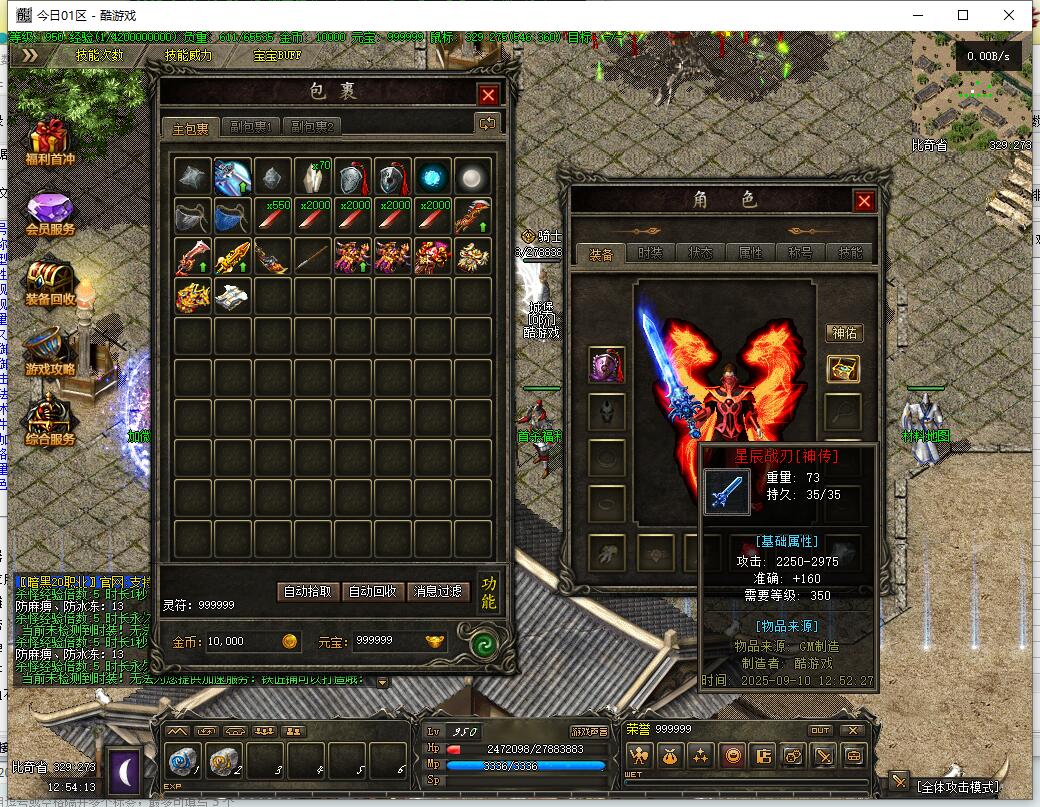Image resolution: width=1040 pixels, height=807 pixels.
Task: Select the glowing blue orb item
Action: [x=433, y=177]
